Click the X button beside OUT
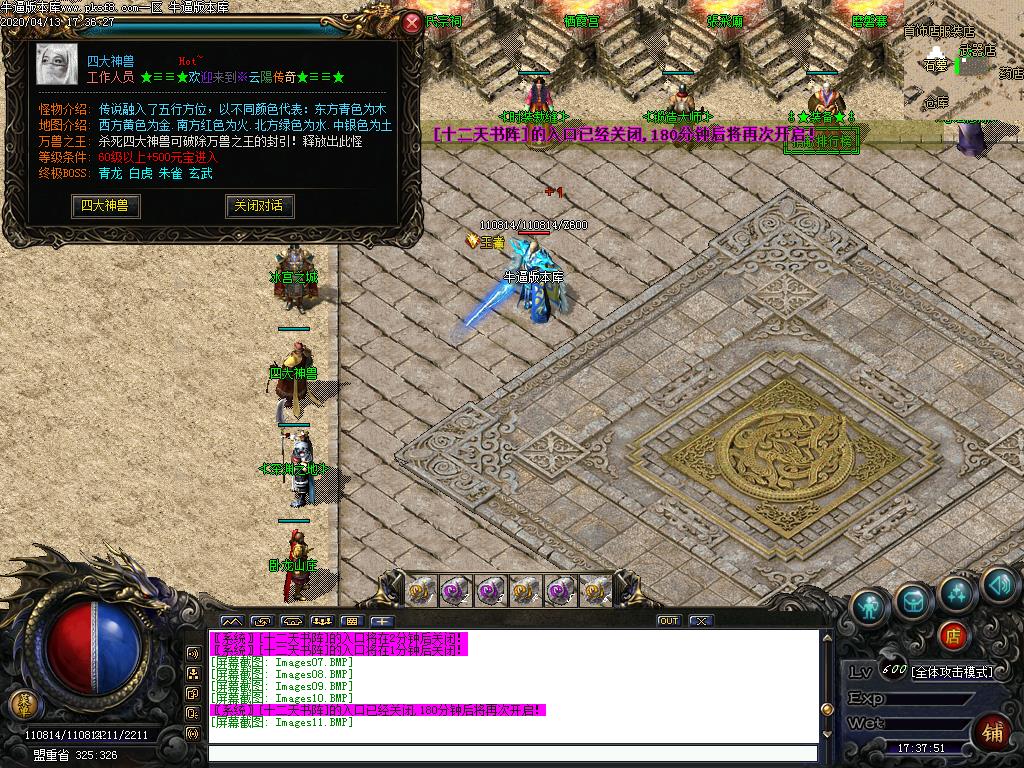 click(700, 621)
